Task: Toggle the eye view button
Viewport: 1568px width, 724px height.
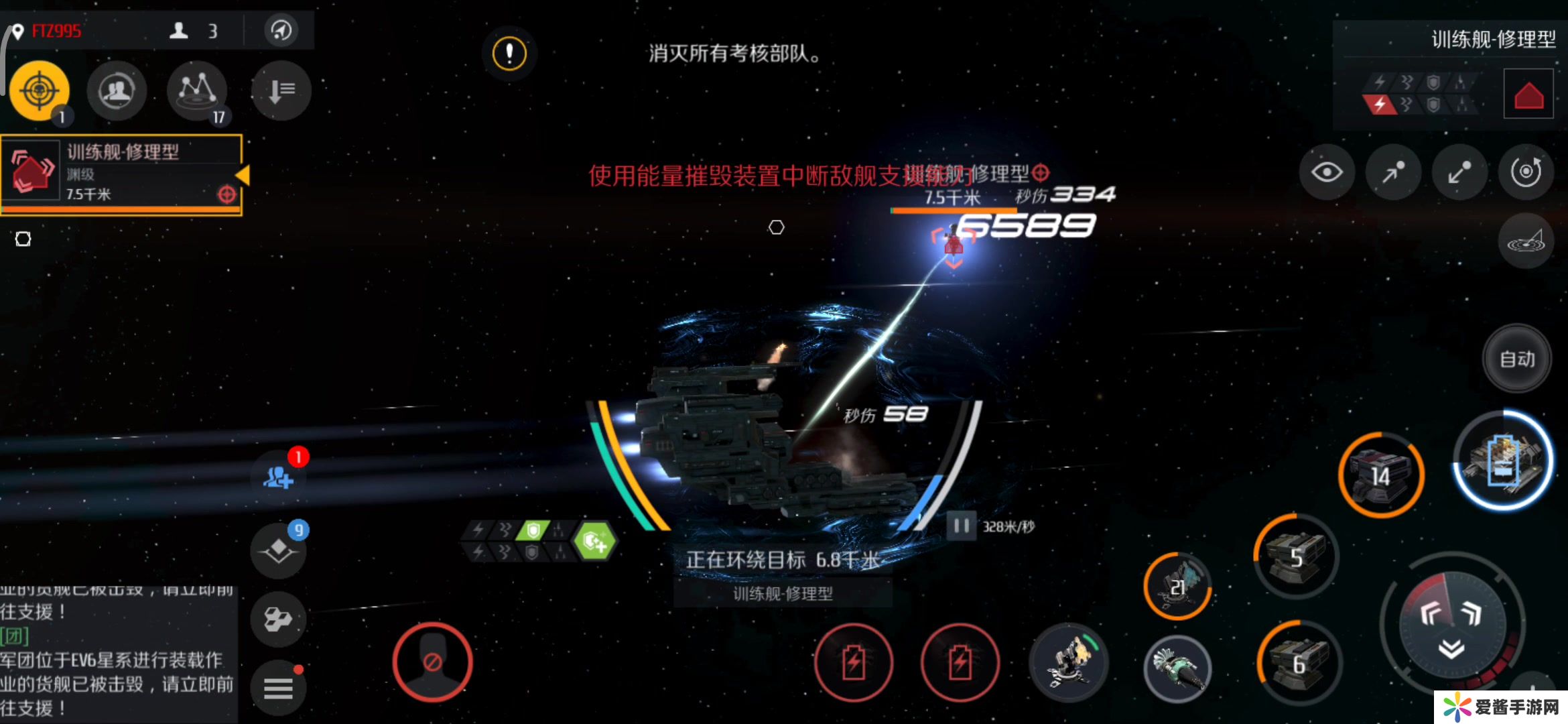Action: pyautogui.click(x=1326, y=172)
